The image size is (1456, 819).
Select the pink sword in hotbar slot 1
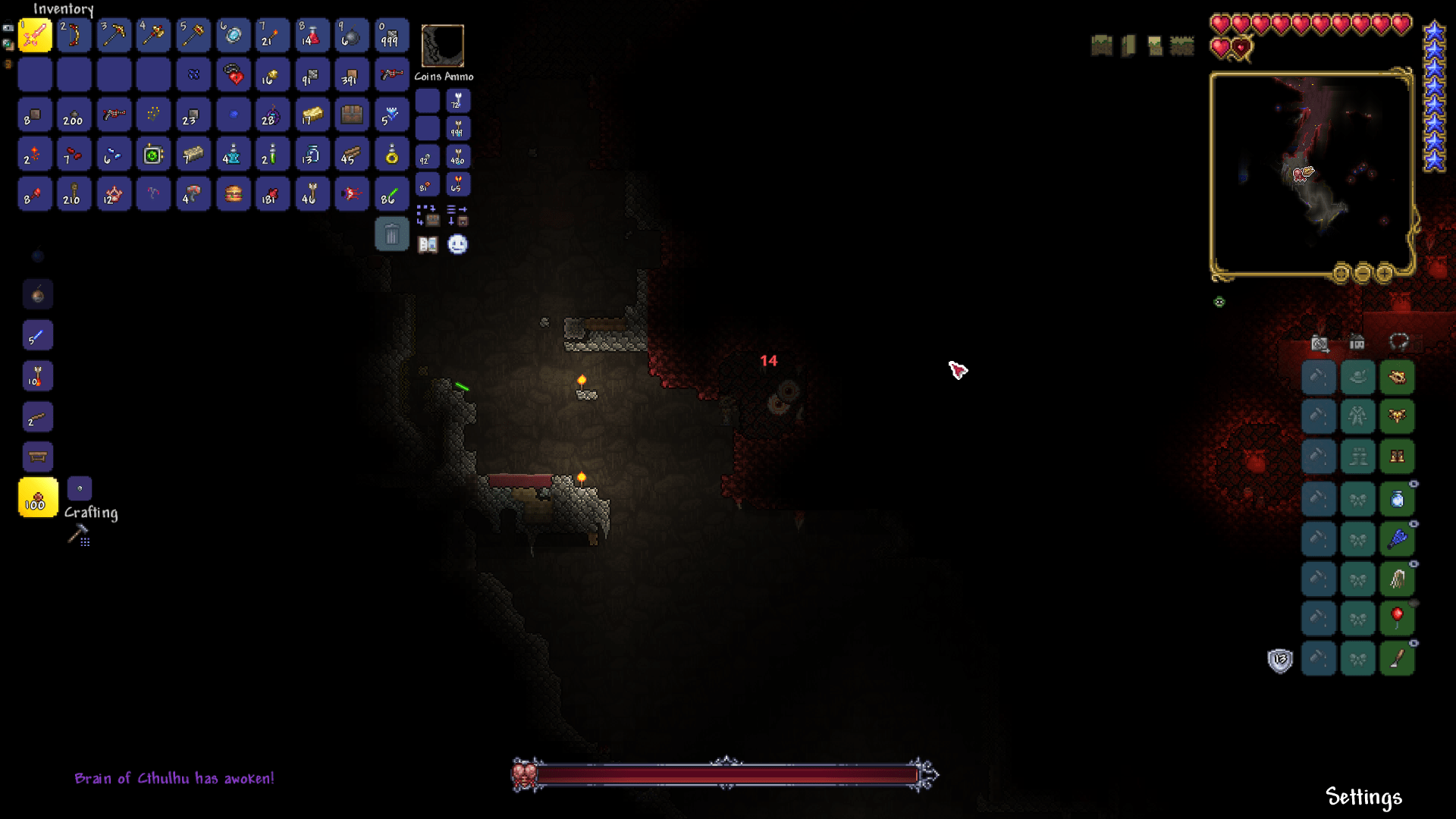tap(35, 36)
